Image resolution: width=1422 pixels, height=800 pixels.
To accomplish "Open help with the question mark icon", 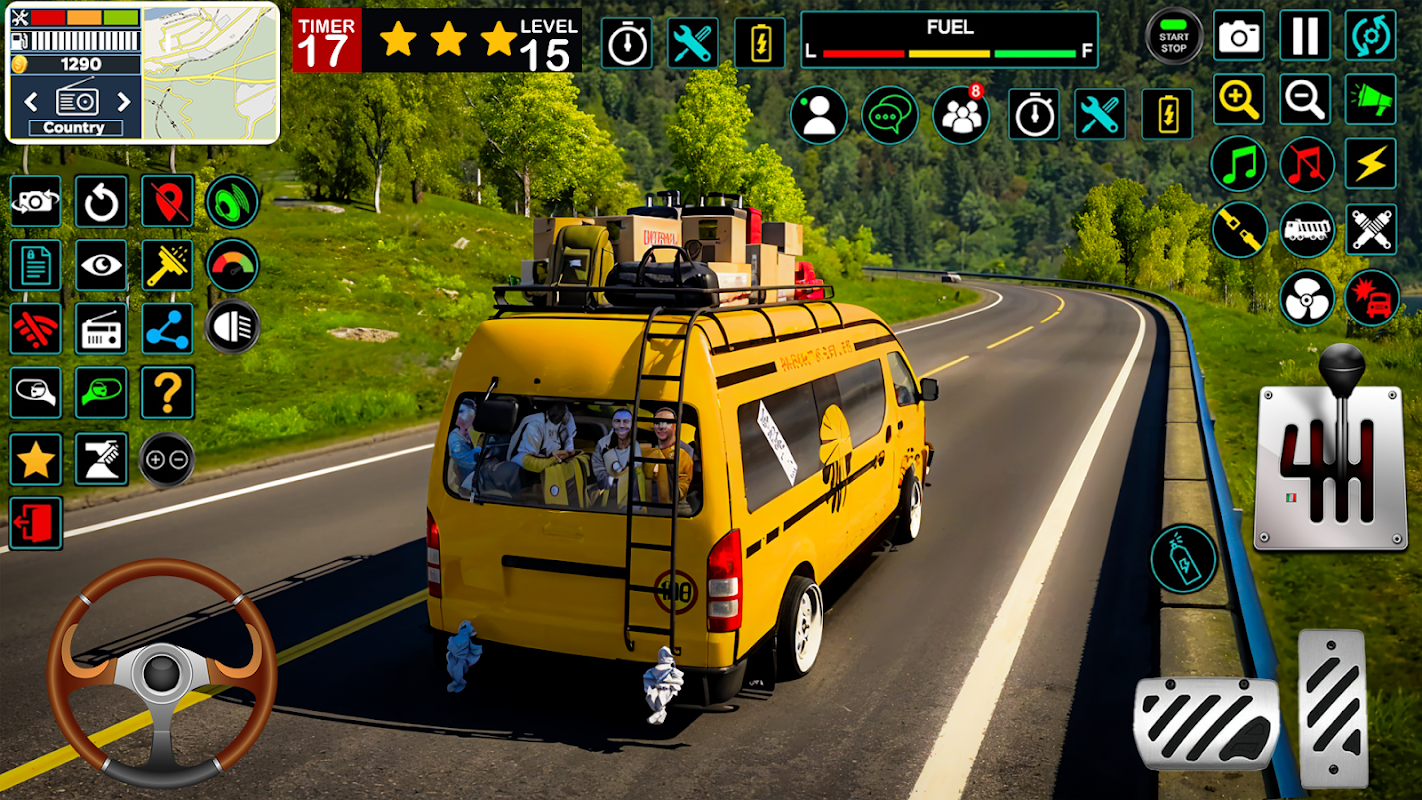I will point(167,392).
